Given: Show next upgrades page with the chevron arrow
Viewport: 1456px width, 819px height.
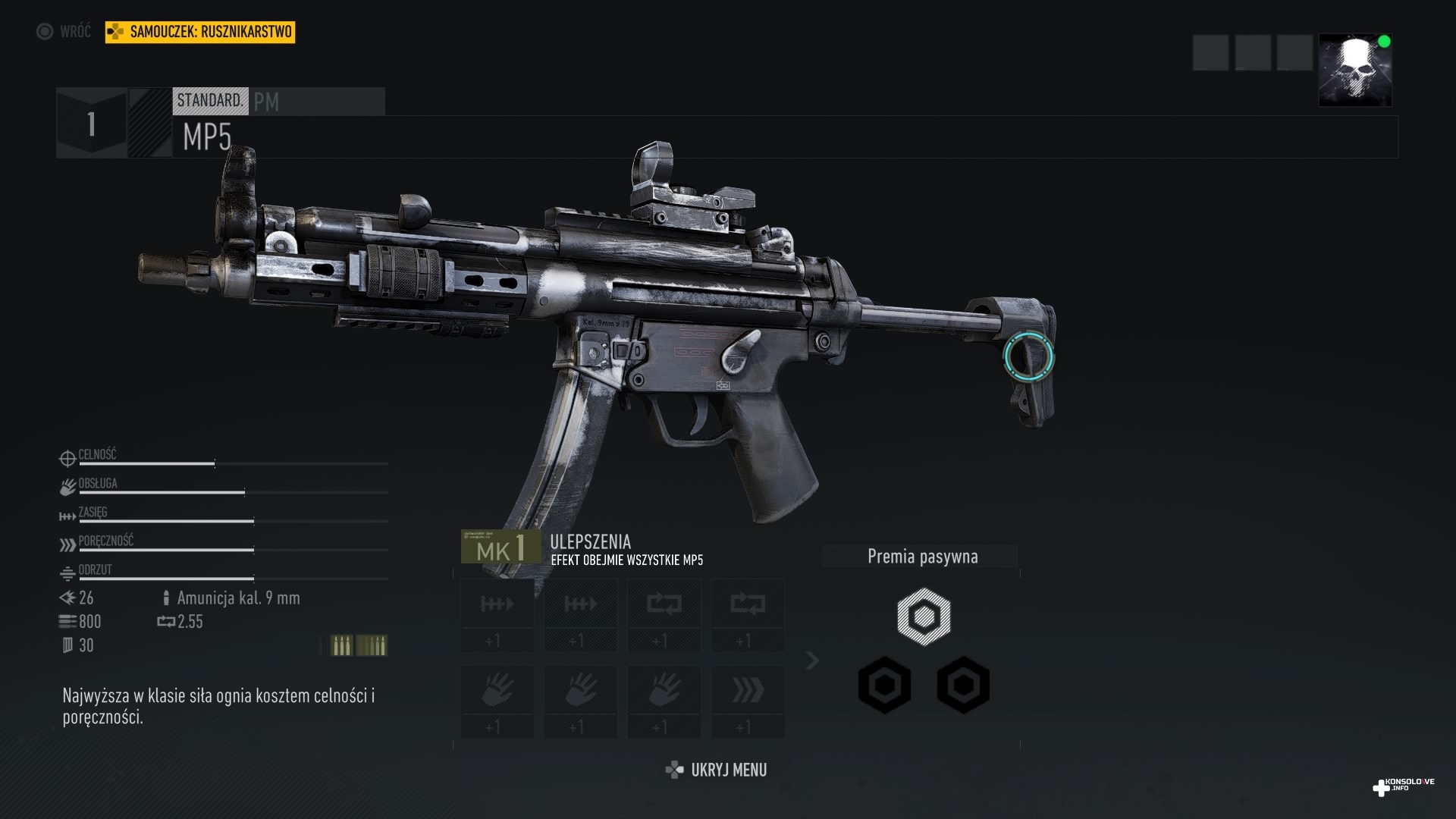Looking at the screenshot, I should click(x=812, y=661).
